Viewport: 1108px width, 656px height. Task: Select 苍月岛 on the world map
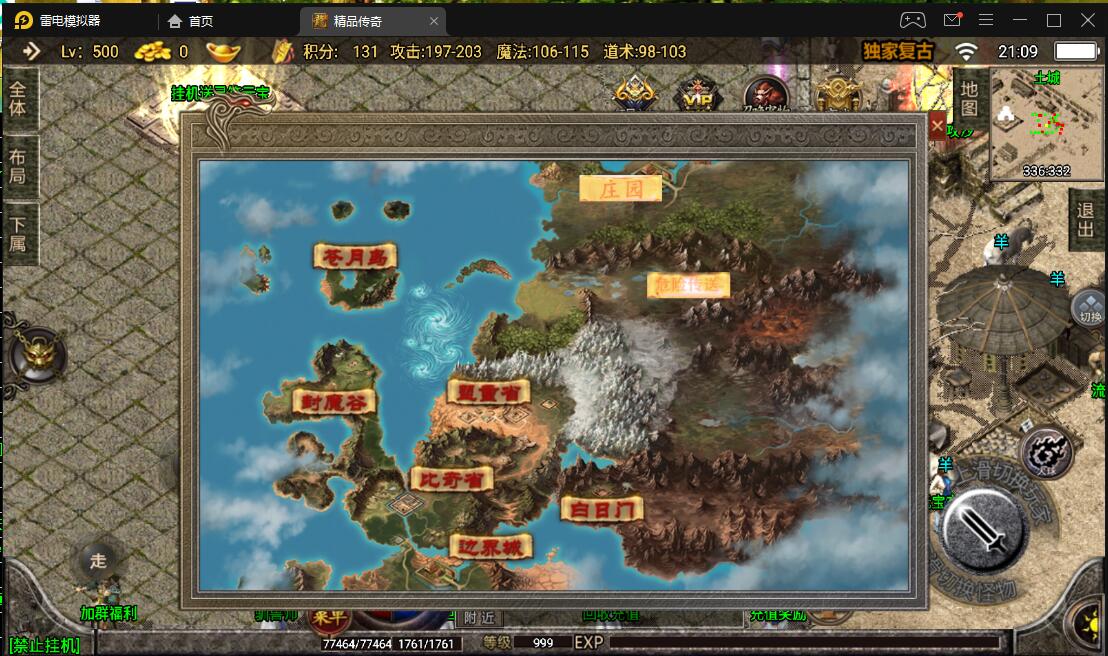click(355, 257)
